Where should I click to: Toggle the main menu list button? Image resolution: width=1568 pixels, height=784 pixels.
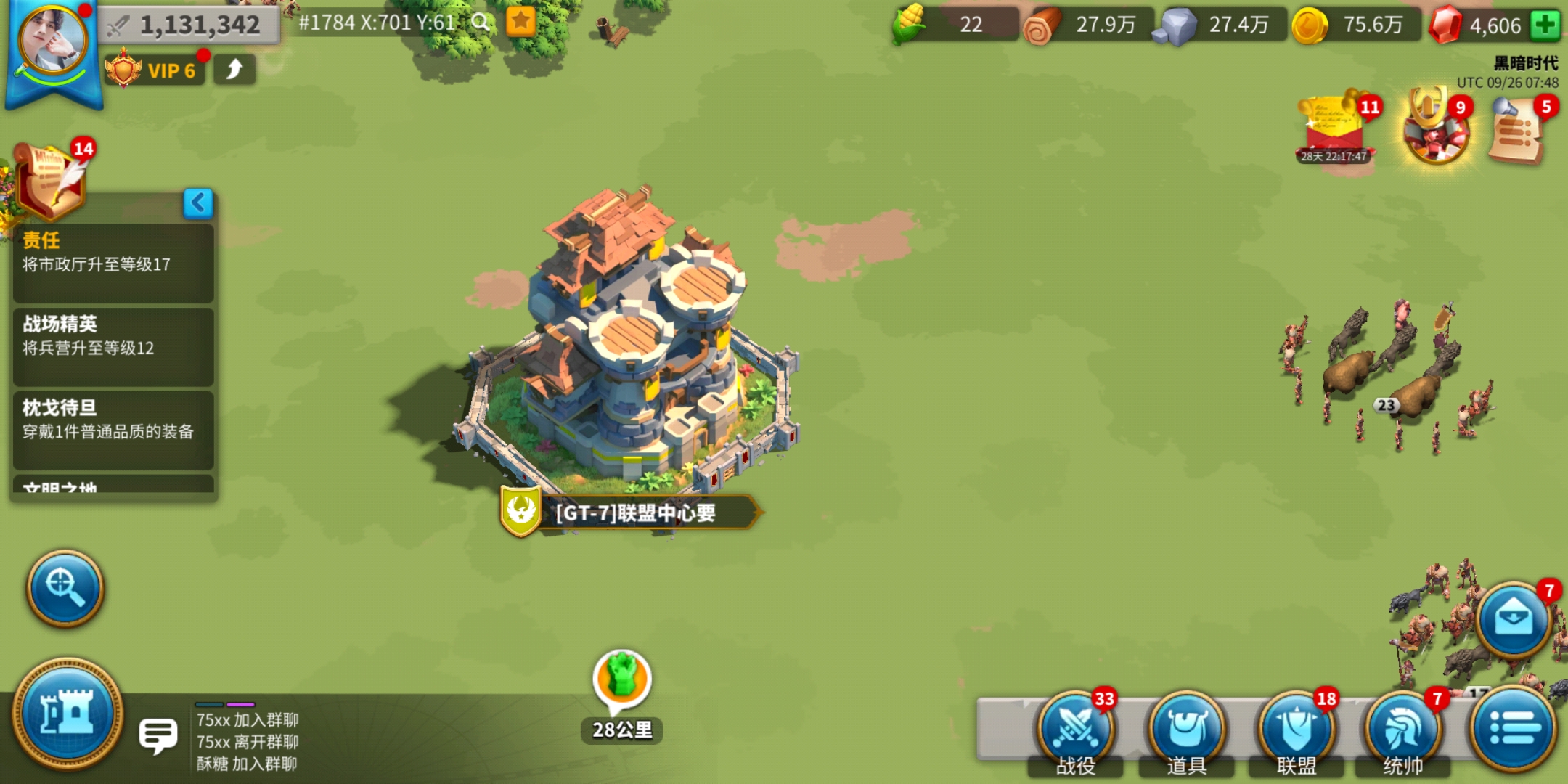click(x=1514, y=728)
